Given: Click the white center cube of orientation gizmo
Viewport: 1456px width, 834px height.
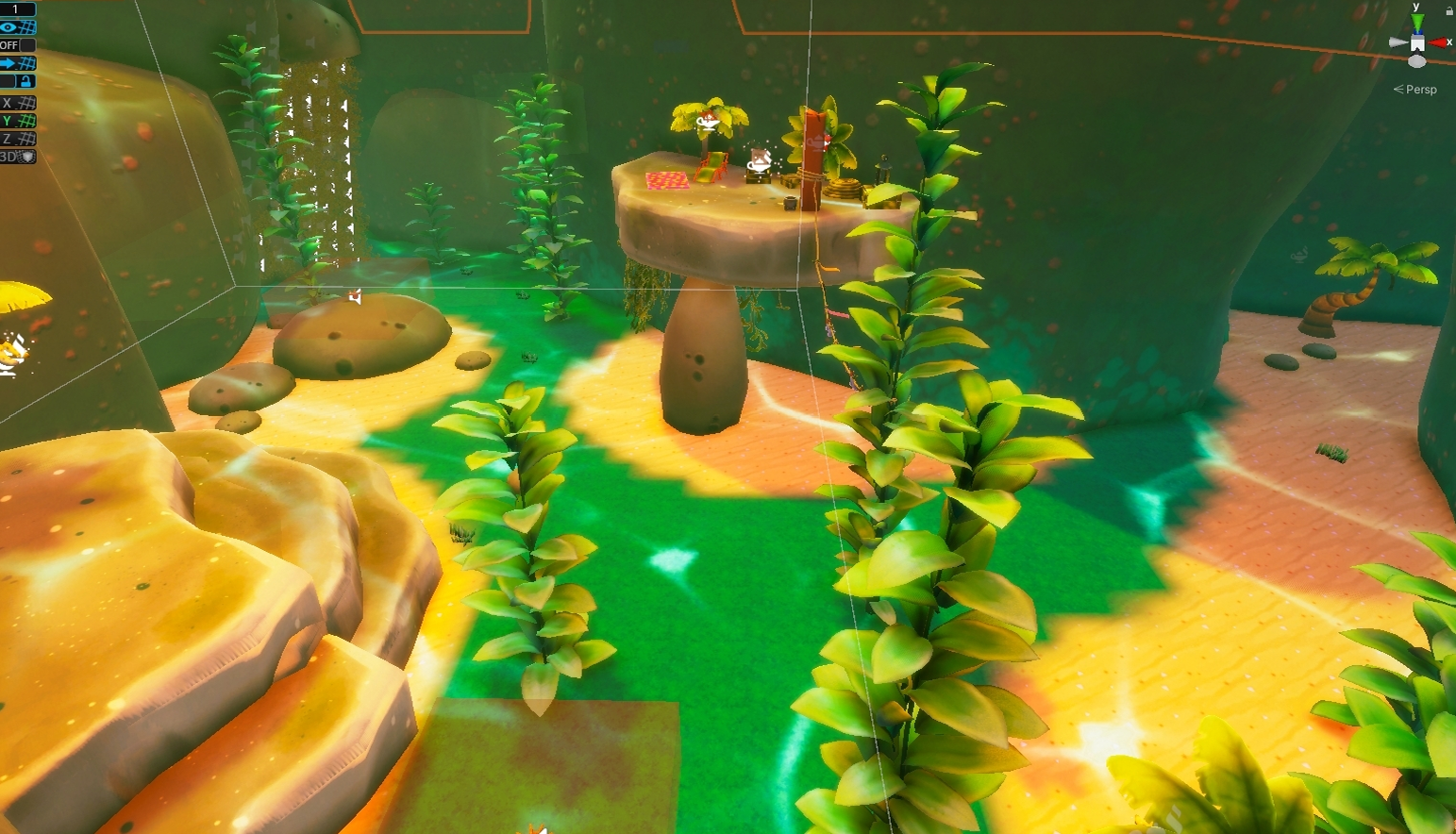Looking at the screenshot, I should tap(1416, 43).
